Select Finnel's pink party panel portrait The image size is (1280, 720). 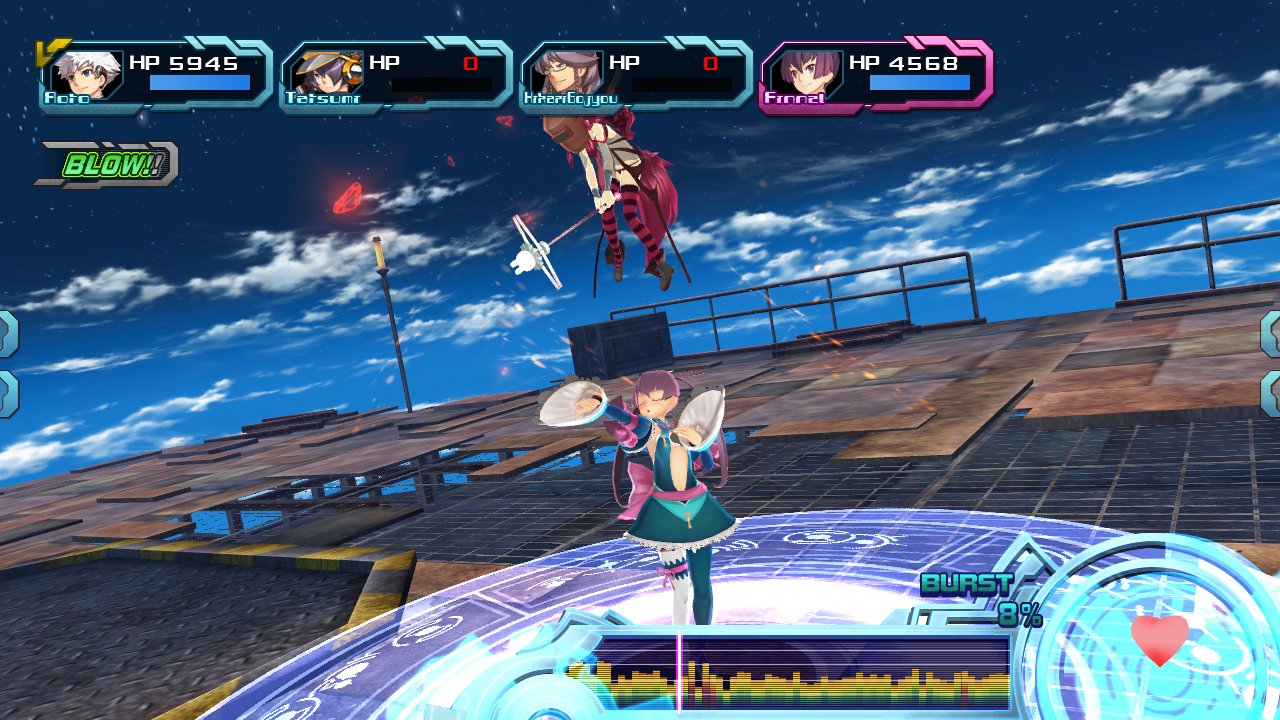[x=802, y=74]
